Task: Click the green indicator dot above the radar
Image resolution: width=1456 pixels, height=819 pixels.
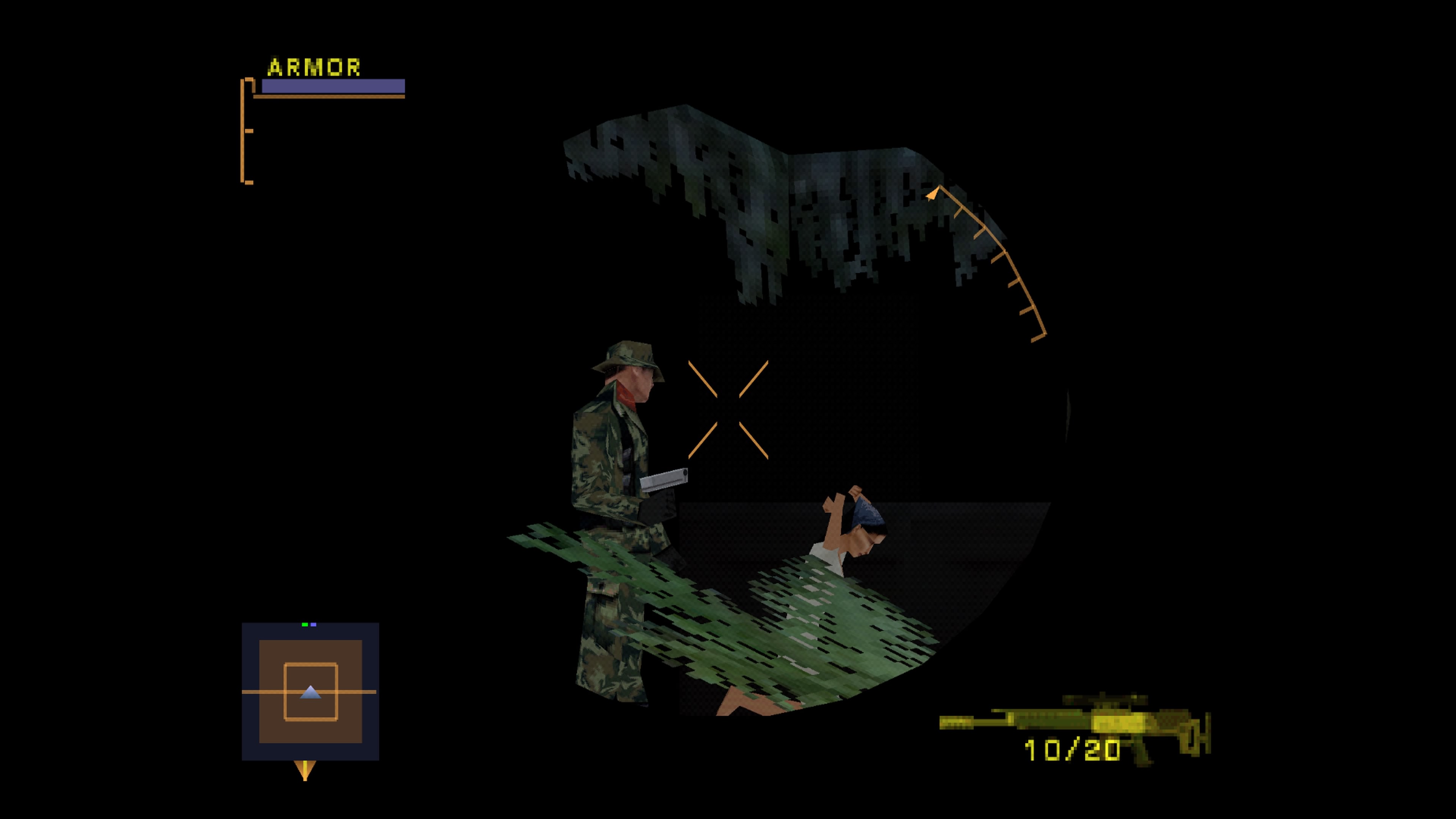Action: pos(304,624)
